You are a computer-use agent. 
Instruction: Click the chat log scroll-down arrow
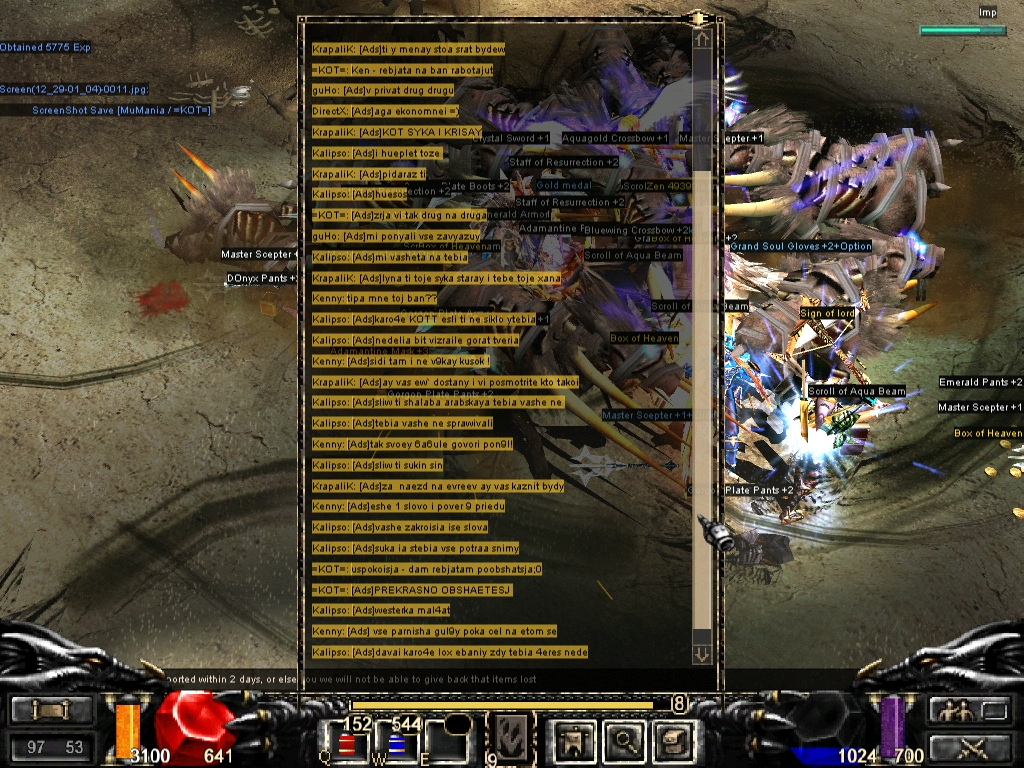click(702, 654)
